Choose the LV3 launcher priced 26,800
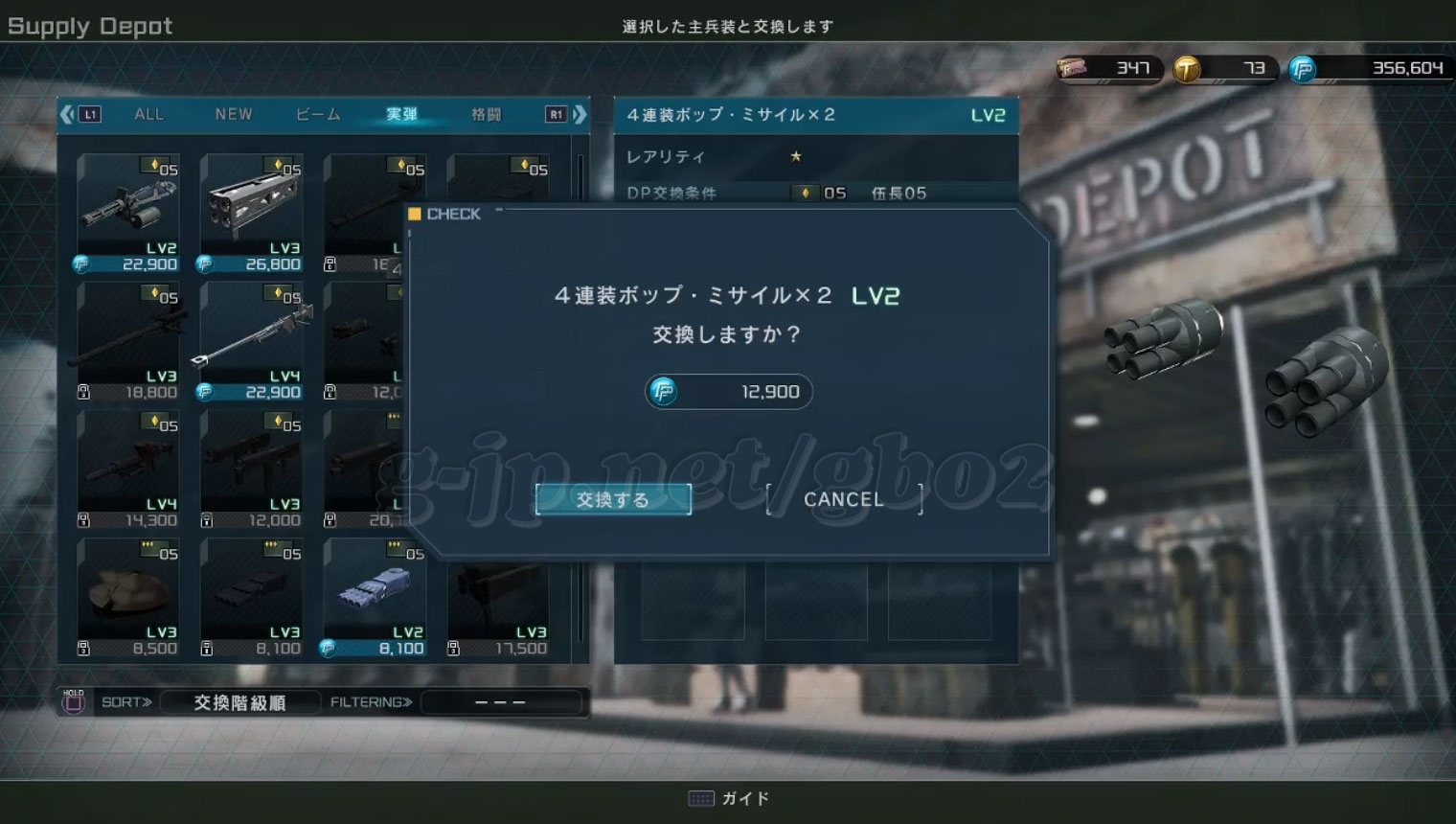This screenshot has height=824, width=1456. click(251, 213)
